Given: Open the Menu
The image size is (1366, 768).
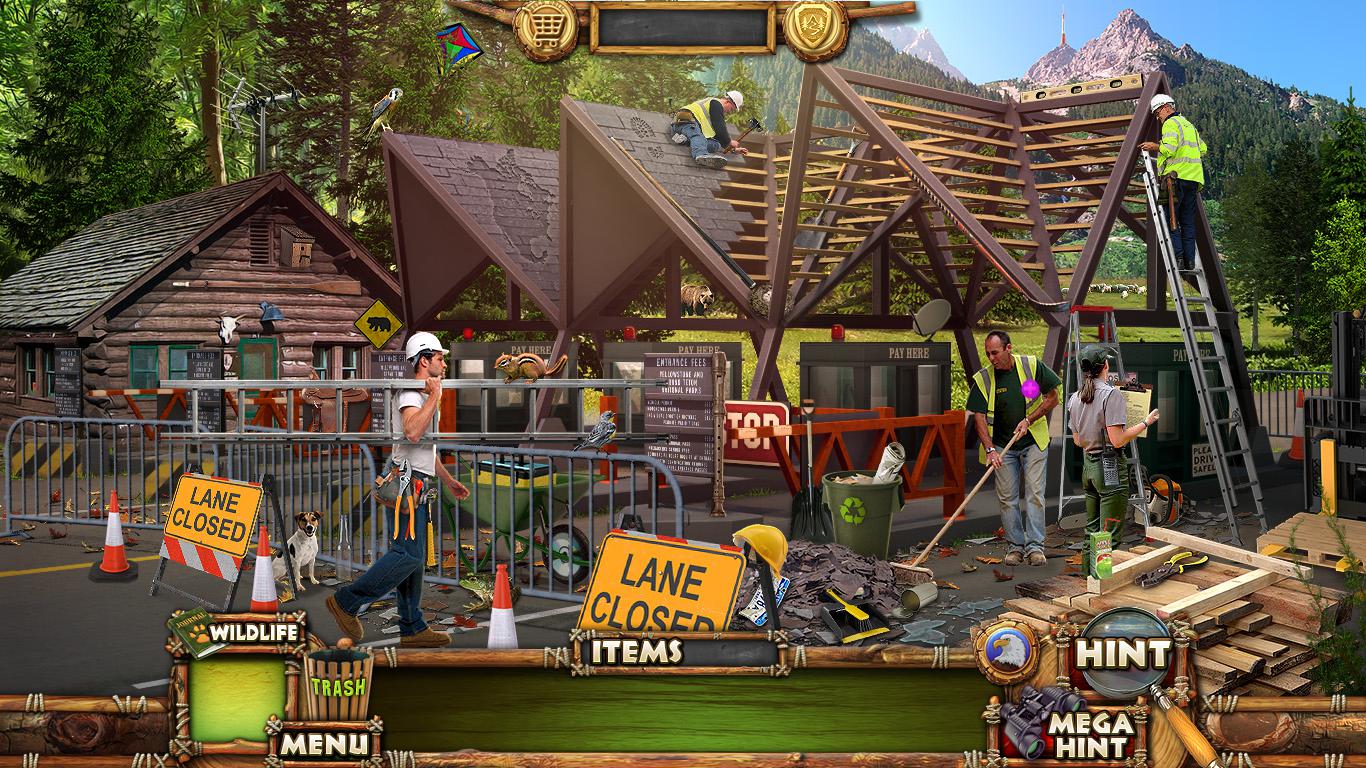Looking at the screenshot, I should click(x=323, y=743).
